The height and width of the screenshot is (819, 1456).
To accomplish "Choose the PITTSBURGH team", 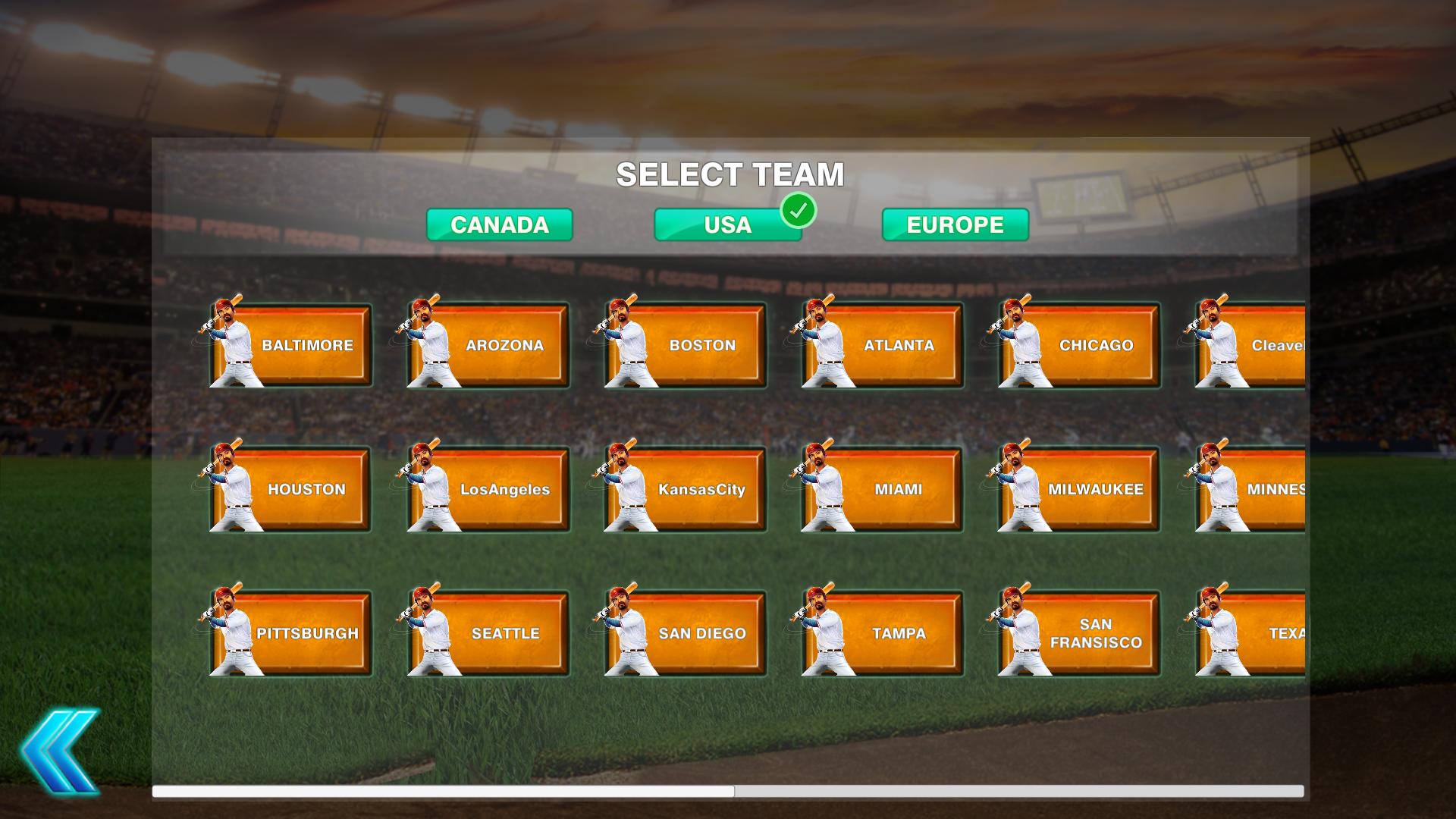I will 308,633.
